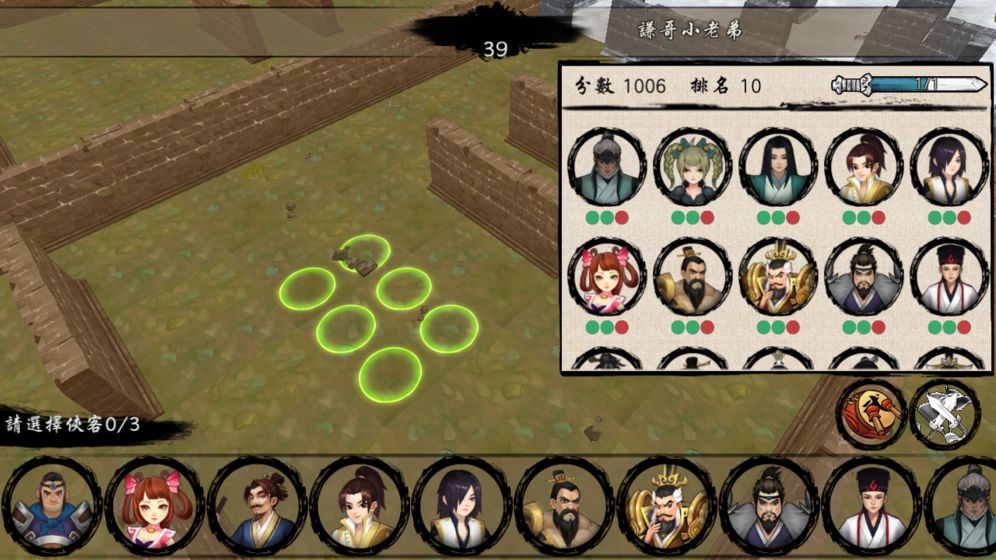The image size is (996, 560).
Task: Inspect the pink-bow girl in the ranking panel
Action: (606, 277)
